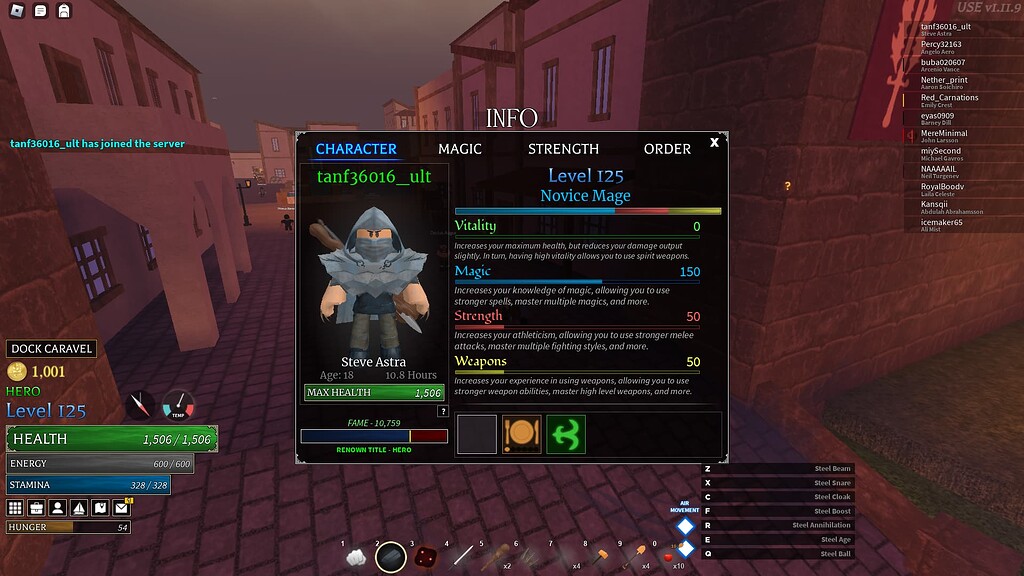Open the briefcase inventory icon
Viewport: 1024px width, 576px height.
pyautogui.click(x=36, y=508)
